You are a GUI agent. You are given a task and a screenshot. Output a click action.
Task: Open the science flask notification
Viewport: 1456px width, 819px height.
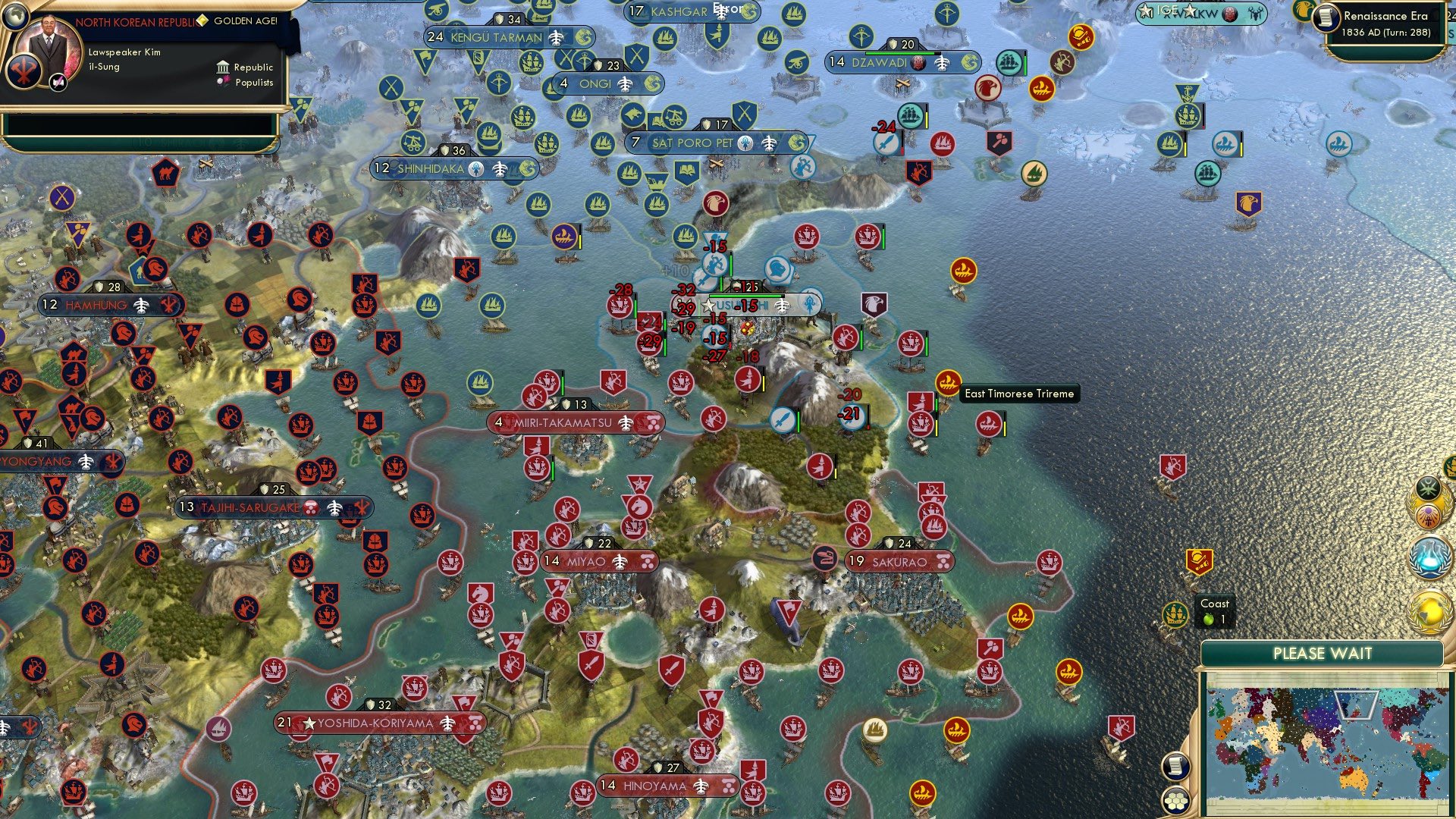(x=1429, y=556)
